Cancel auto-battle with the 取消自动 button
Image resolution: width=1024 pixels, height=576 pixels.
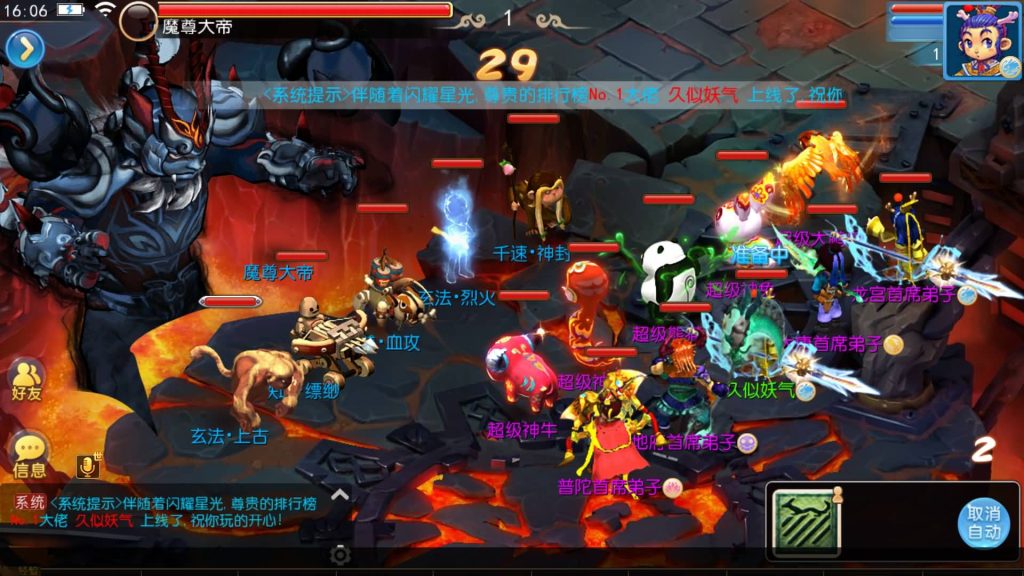(984, 522)
